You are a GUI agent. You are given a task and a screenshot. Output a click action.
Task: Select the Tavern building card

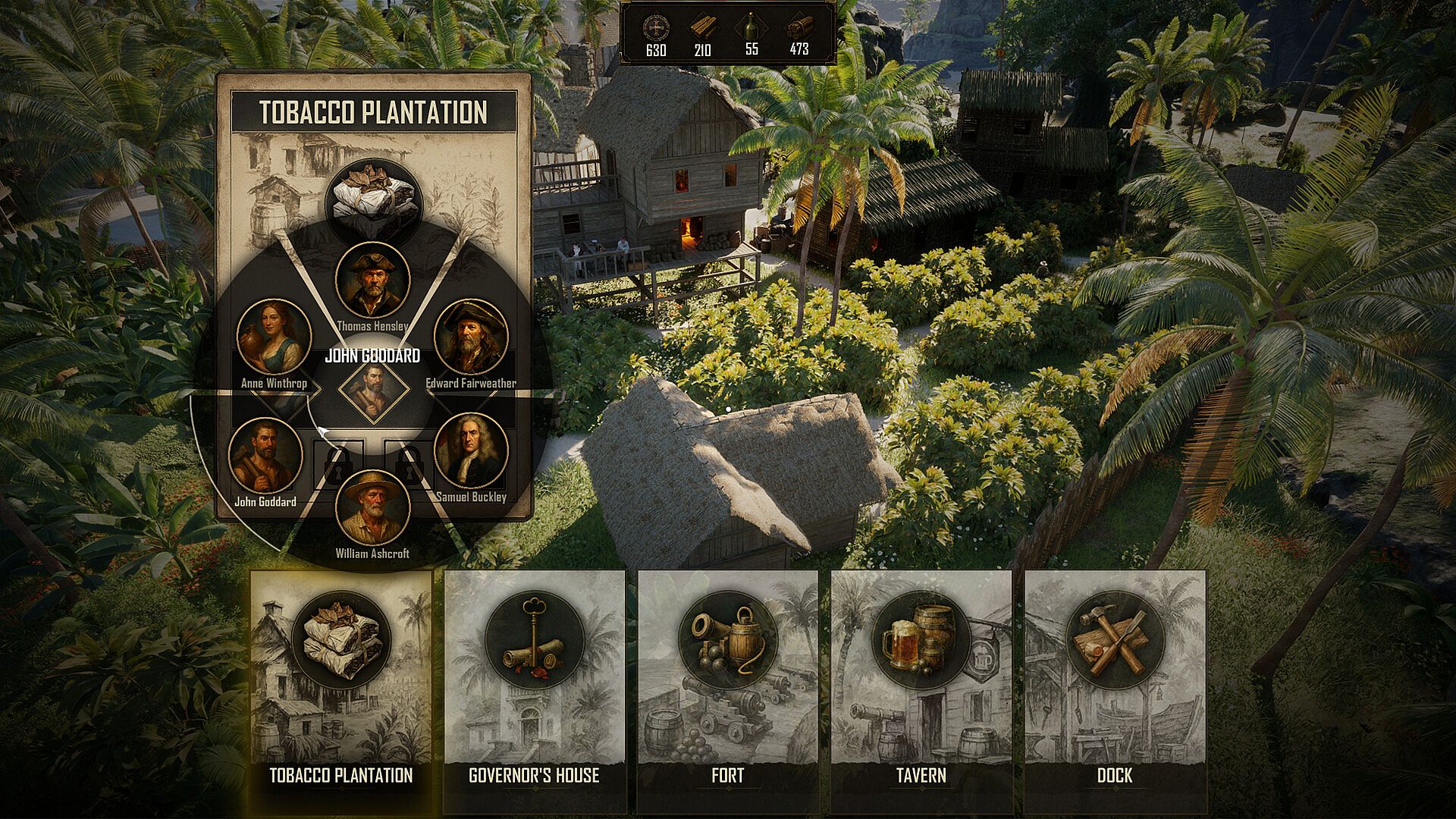(x=921, y=690)
